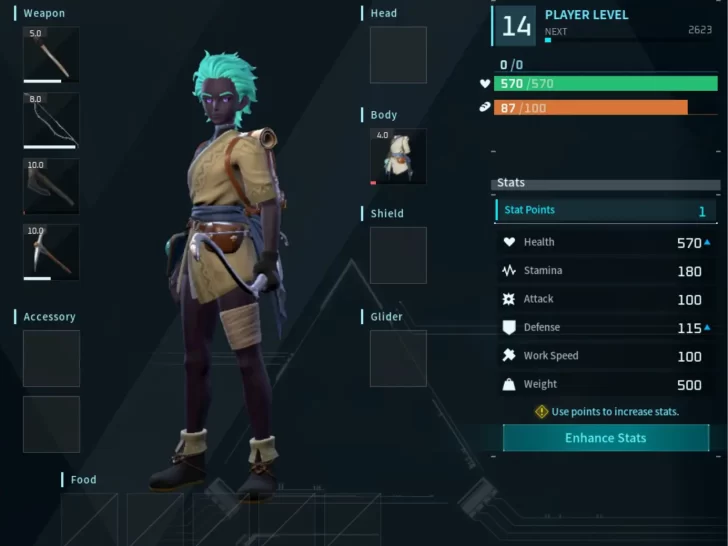728x546 pixels.
Task: Select the Attack stat row
Action: (606, 299)
